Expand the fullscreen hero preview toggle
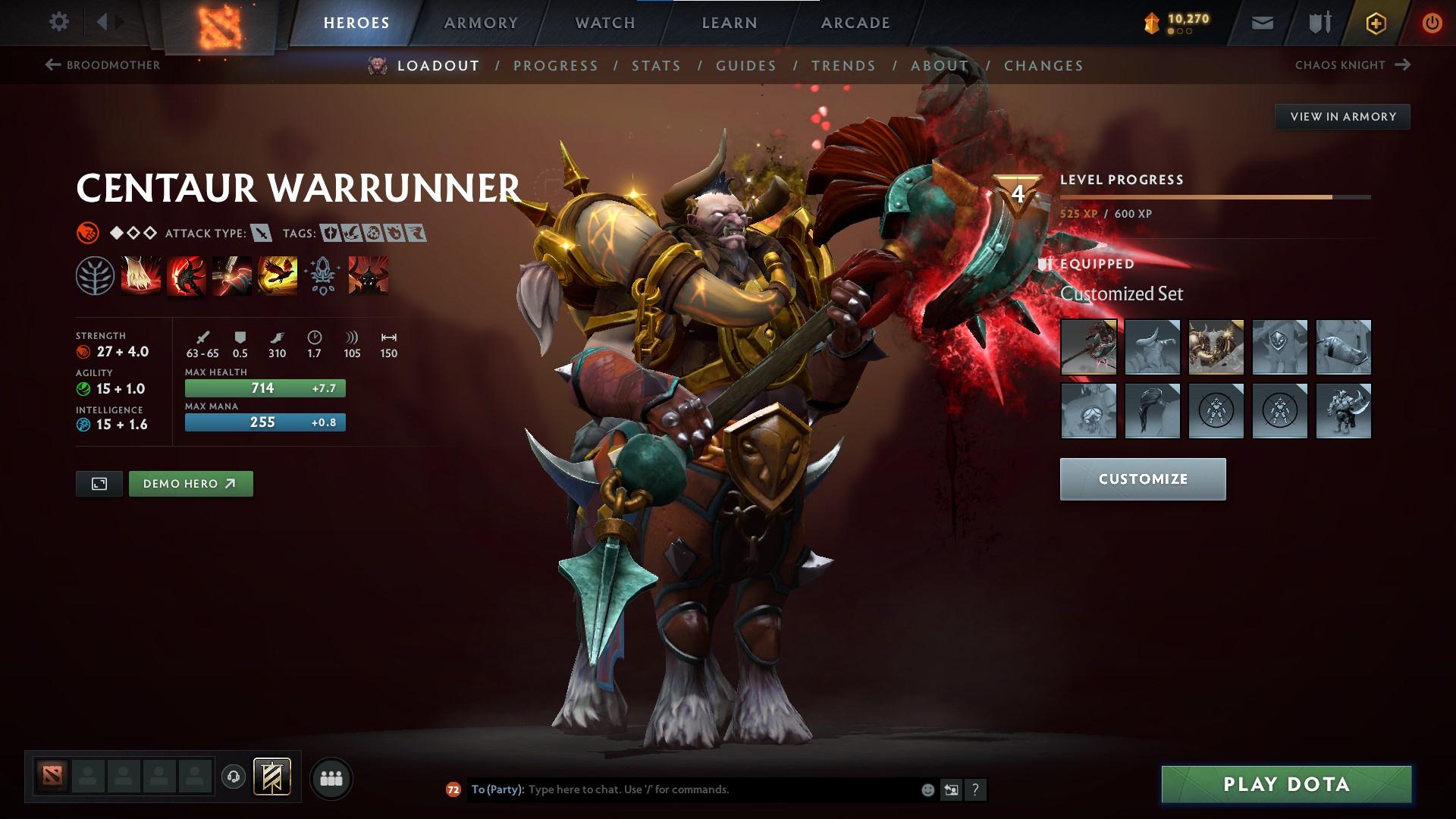Screen dimensions: 1456x819 [x=99, y=483]
